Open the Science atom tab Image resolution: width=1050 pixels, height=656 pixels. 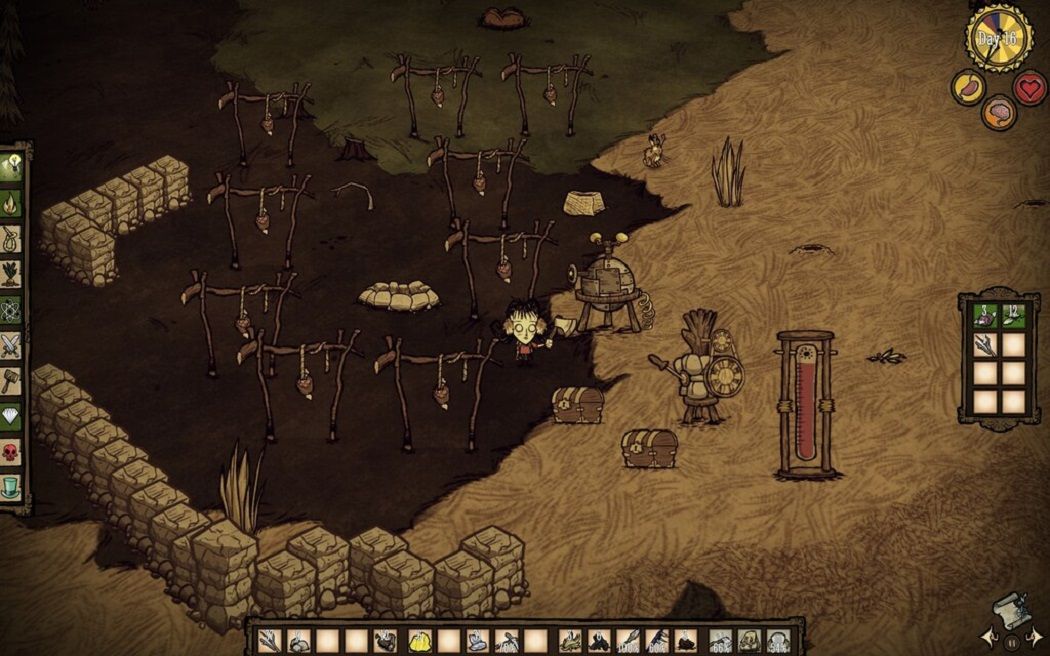tap(13, 309)
